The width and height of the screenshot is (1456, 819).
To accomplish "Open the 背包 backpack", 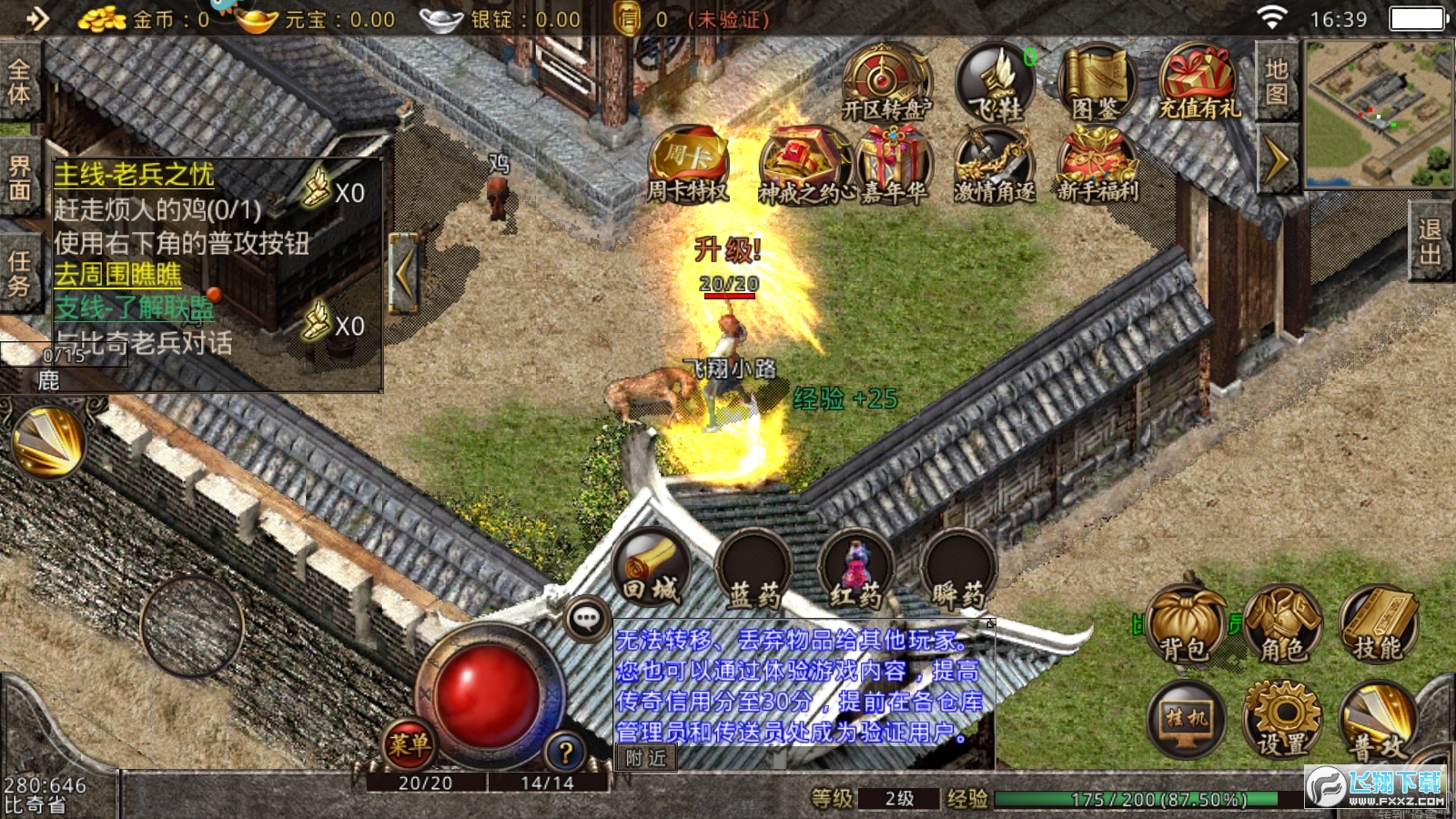I will click(1186, 625).
